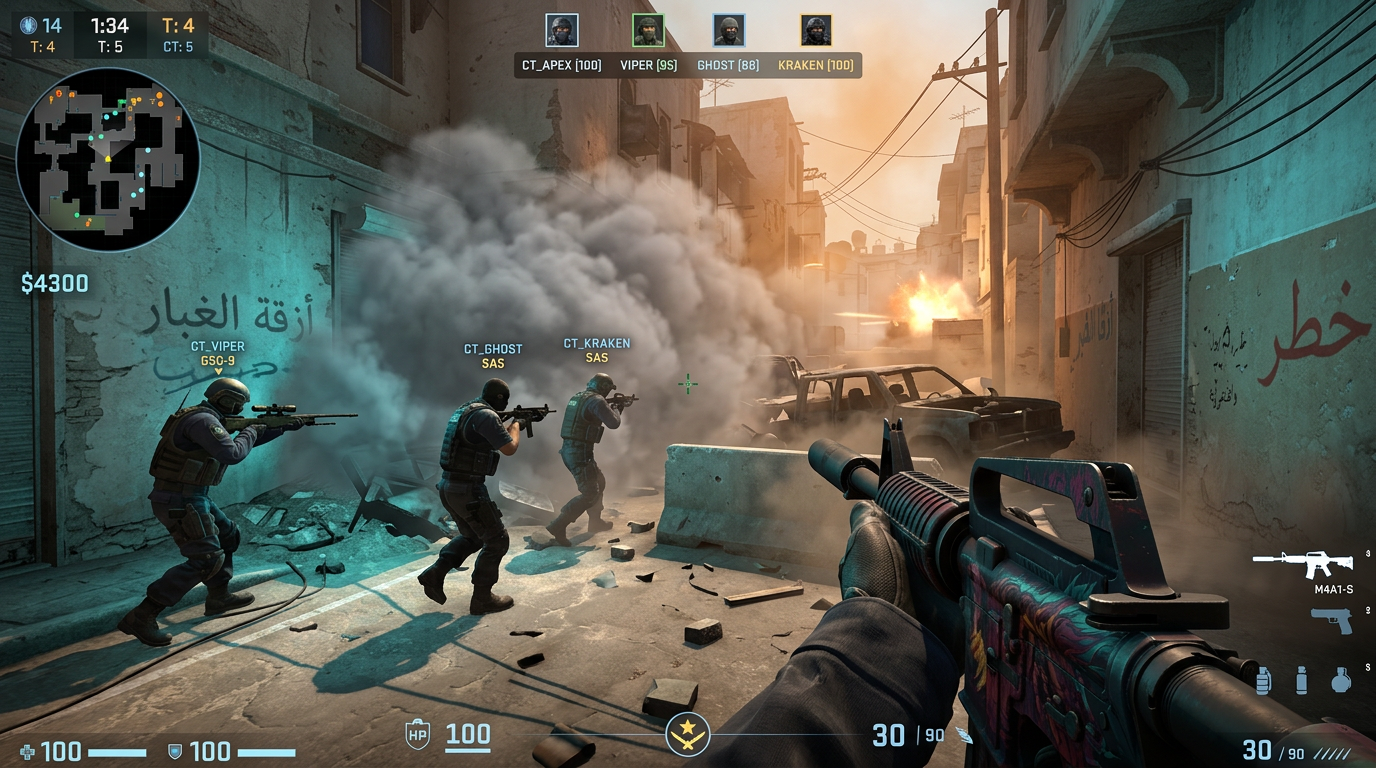The height and width of the screenshot is (768, 1376).
Task: Toggle the star medal badge at bottom center
Action: 688,735
